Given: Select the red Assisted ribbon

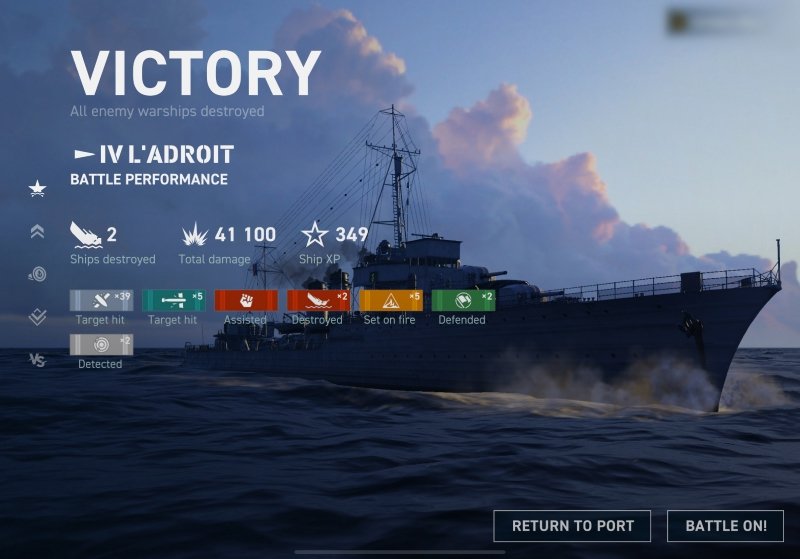Looking at the screenshot, I should [245, 300].
